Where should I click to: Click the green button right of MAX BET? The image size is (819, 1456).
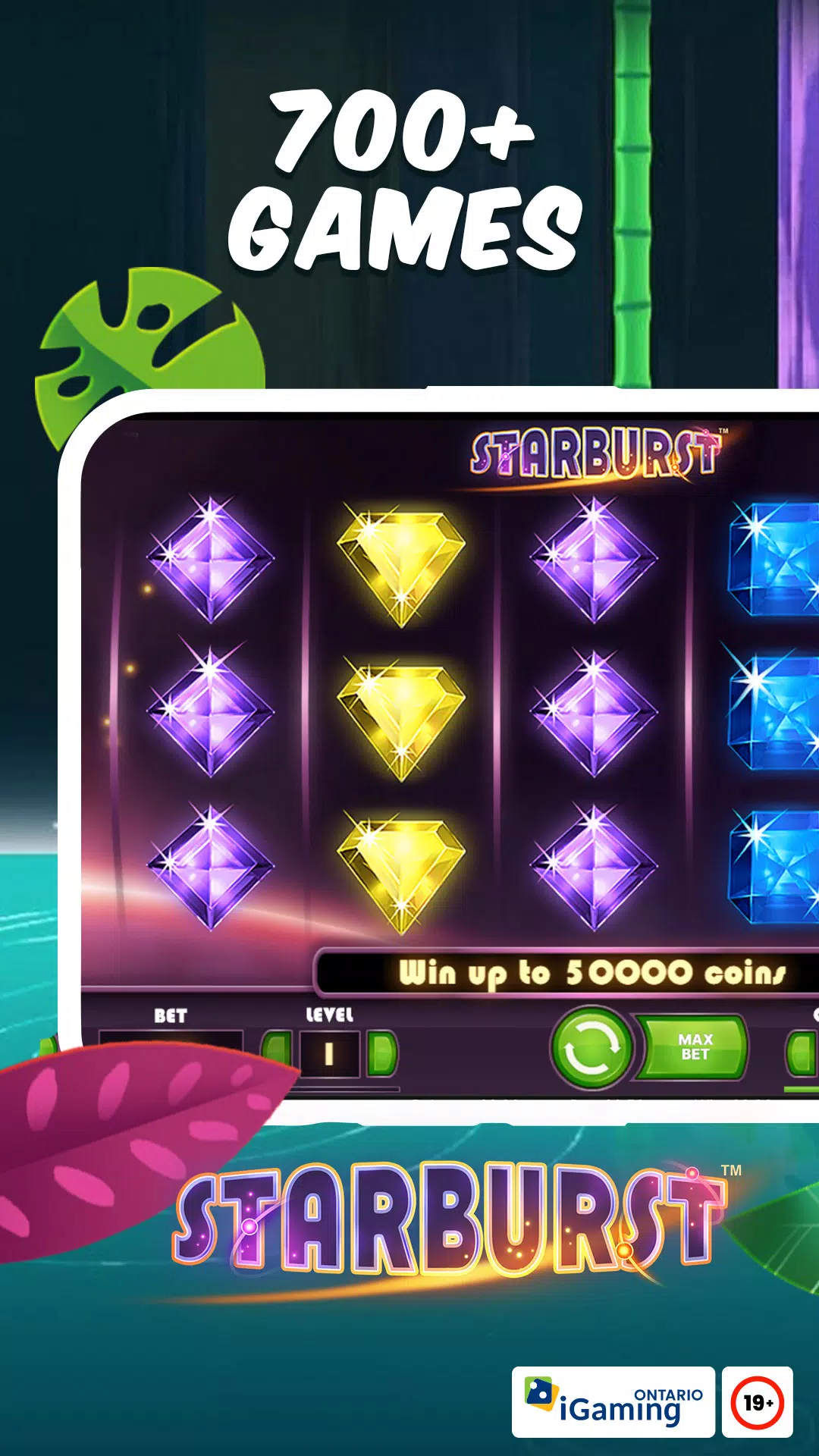click(x=802, y=1053)
